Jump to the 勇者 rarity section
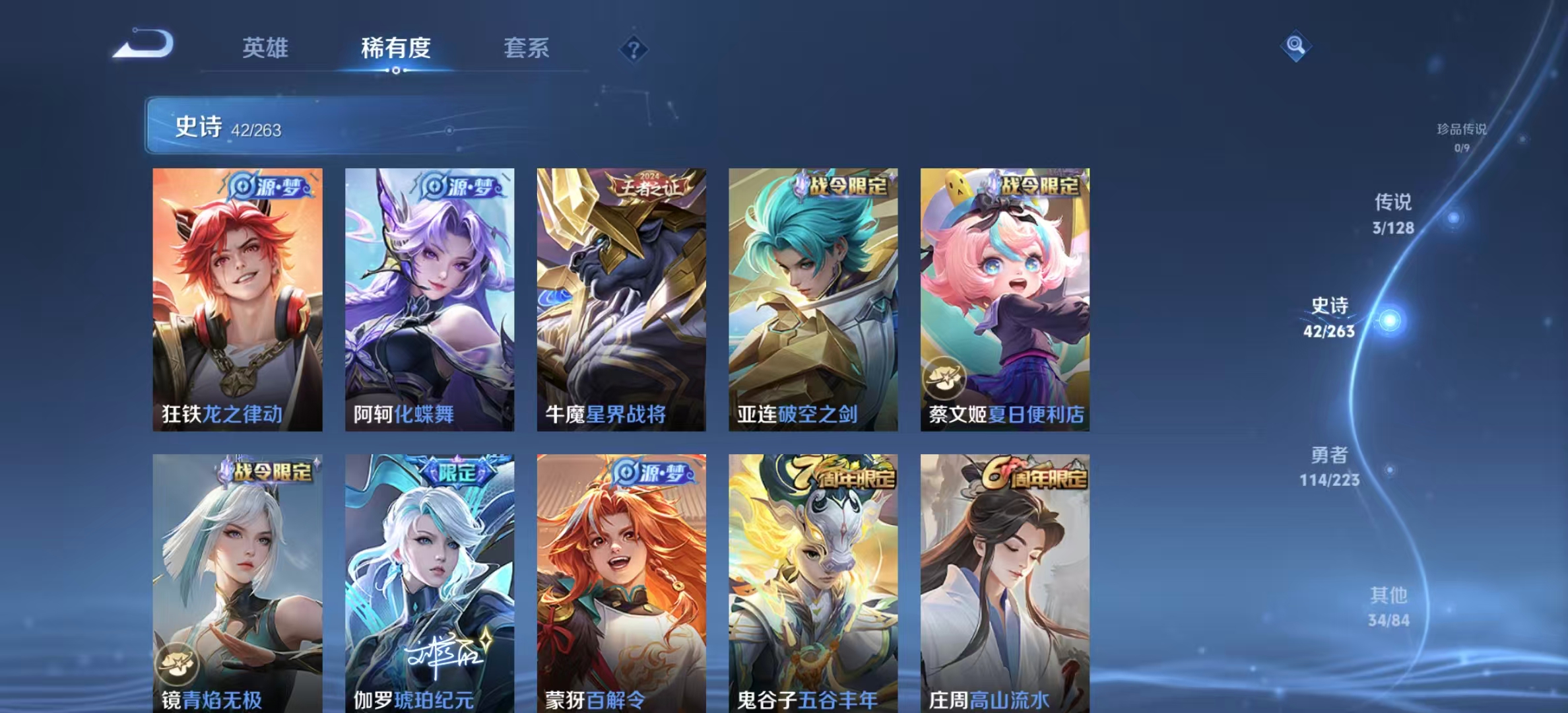Image resolution: width=1568 pixels, height=713 pixels. pyautogui.click(x=1329, y=466)
